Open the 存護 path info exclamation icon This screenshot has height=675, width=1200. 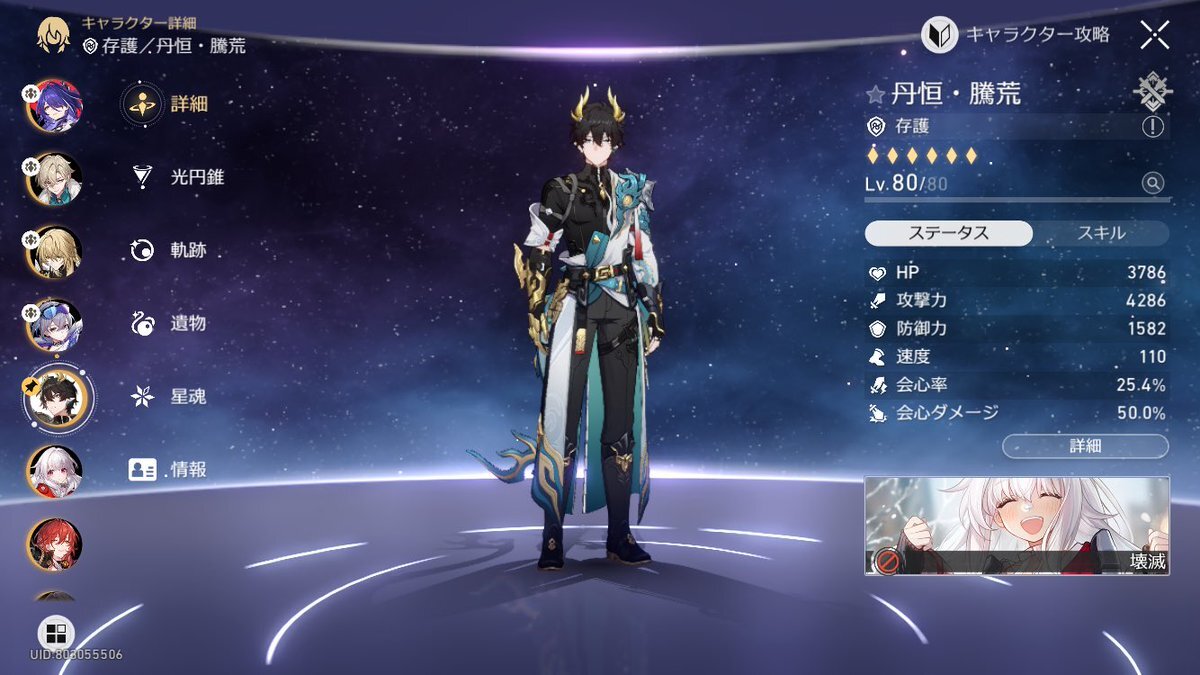[1152, 127]
